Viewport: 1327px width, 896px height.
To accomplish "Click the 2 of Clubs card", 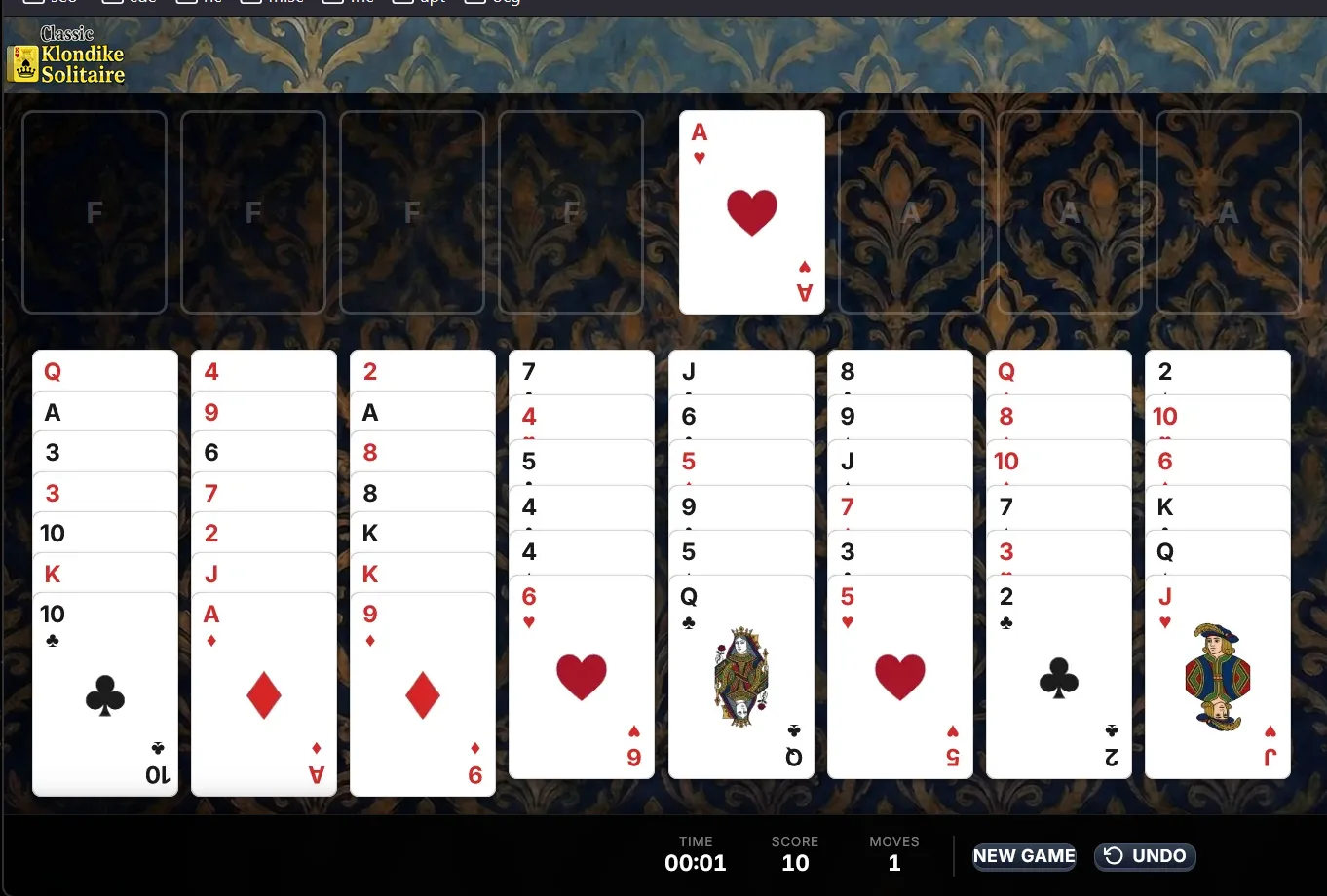I will 1058,682.
